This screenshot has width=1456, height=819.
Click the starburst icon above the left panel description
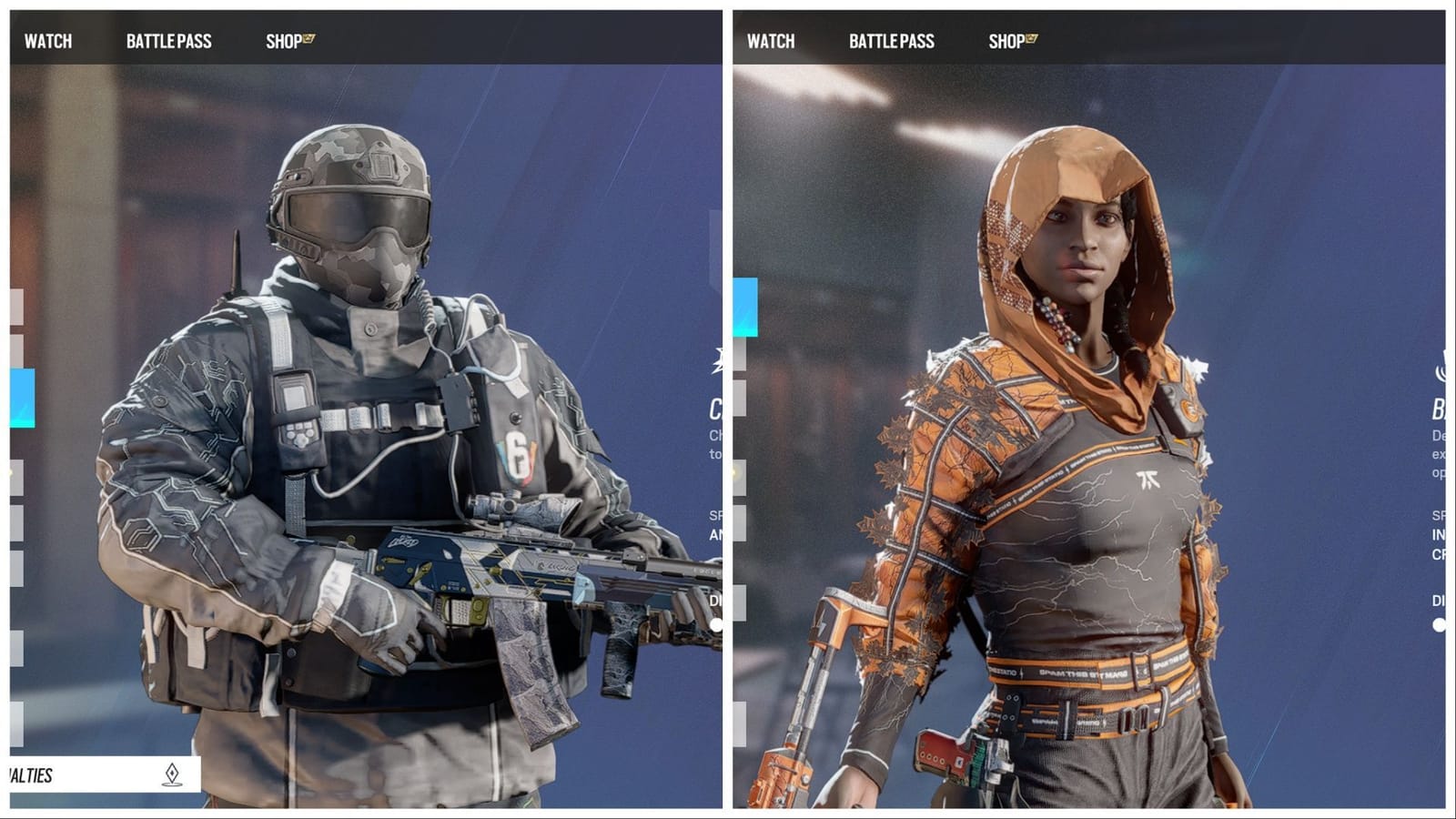719,359
